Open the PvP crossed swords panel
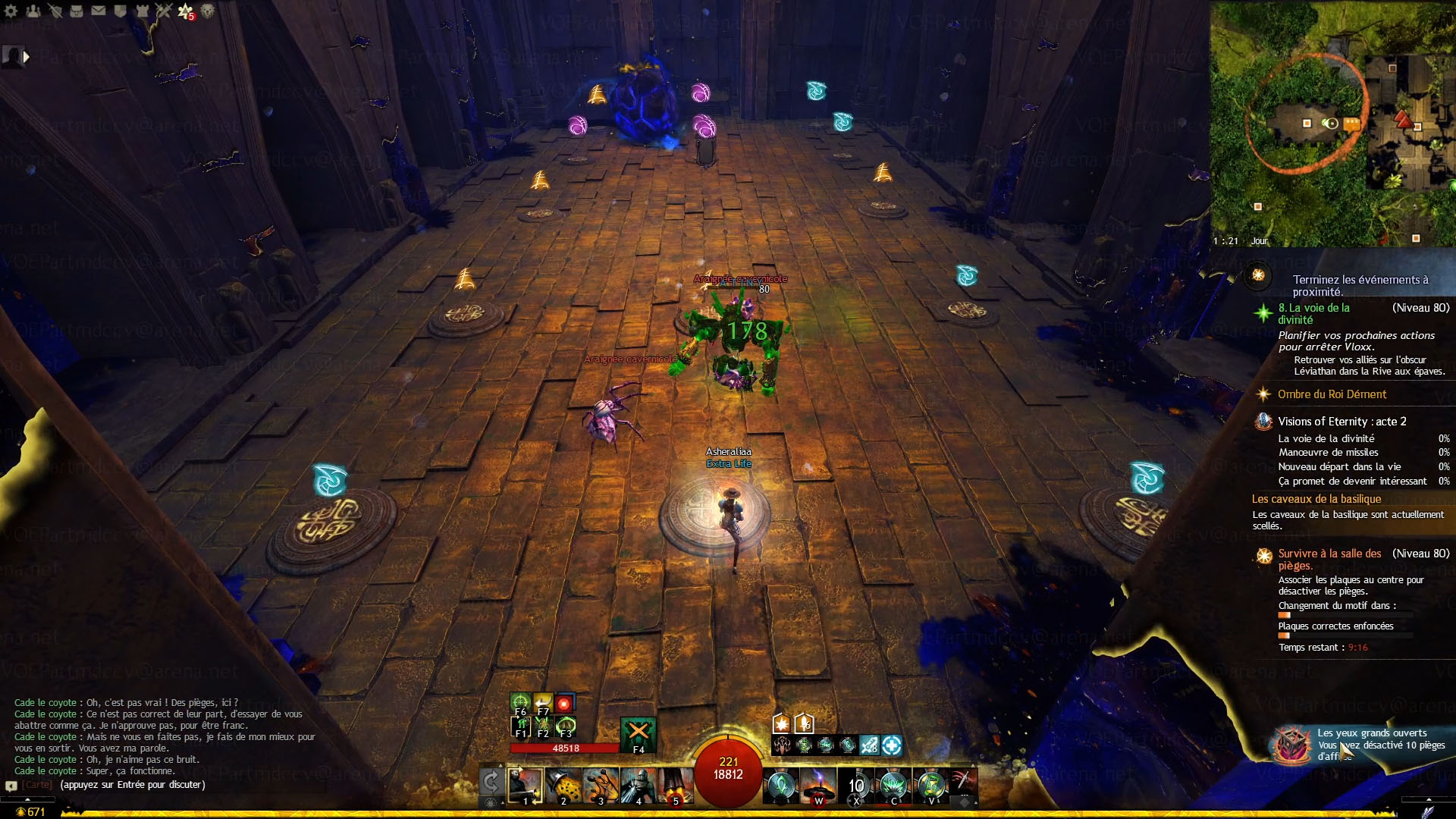Screen dimensions: 1456x819 pos(164,11)
